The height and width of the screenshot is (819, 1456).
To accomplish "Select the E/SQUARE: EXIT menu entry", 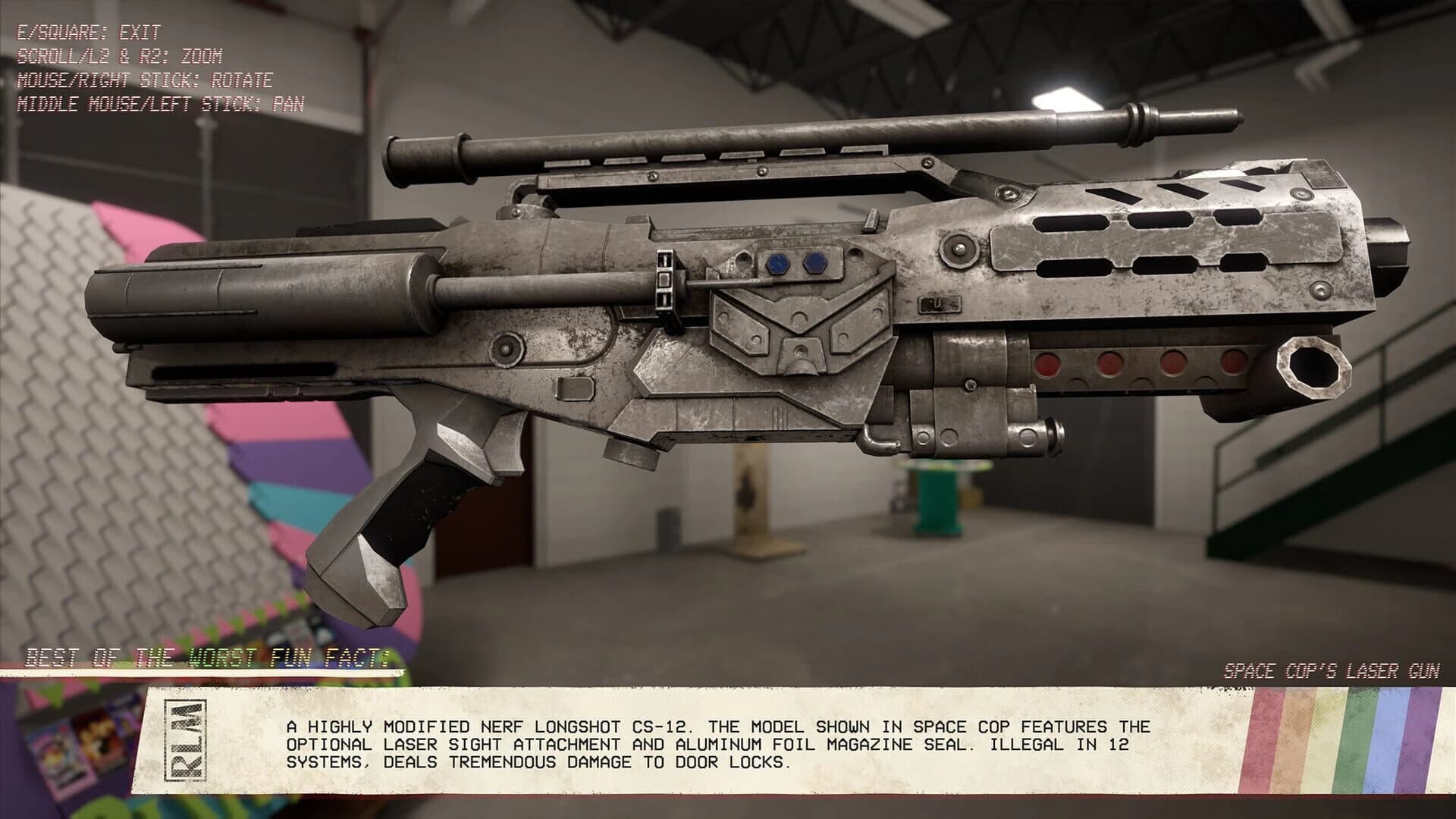I will 87,33.
